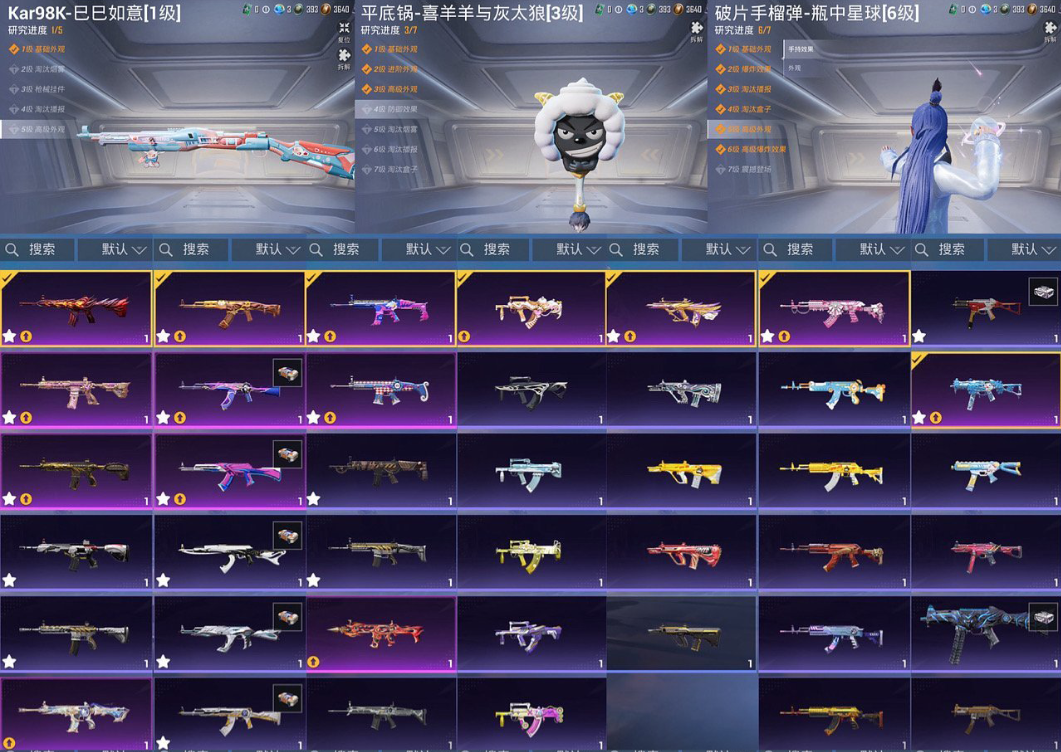Screen dimensions: 1061x752
Task: Select Kar98K level 2 淘汰烟雾 entry
Action: (40, 69)
